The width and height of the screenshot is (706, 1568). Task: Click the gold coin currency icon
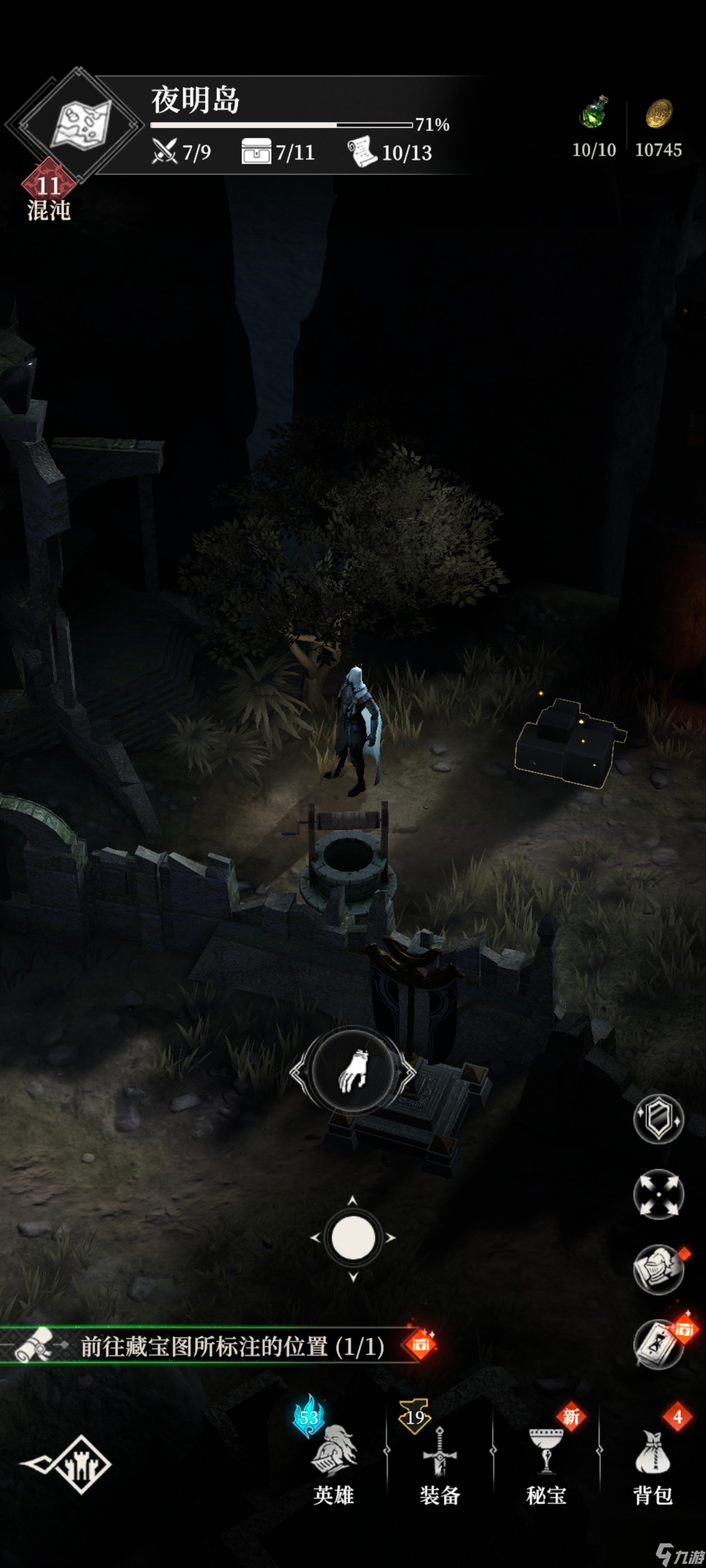658,114
